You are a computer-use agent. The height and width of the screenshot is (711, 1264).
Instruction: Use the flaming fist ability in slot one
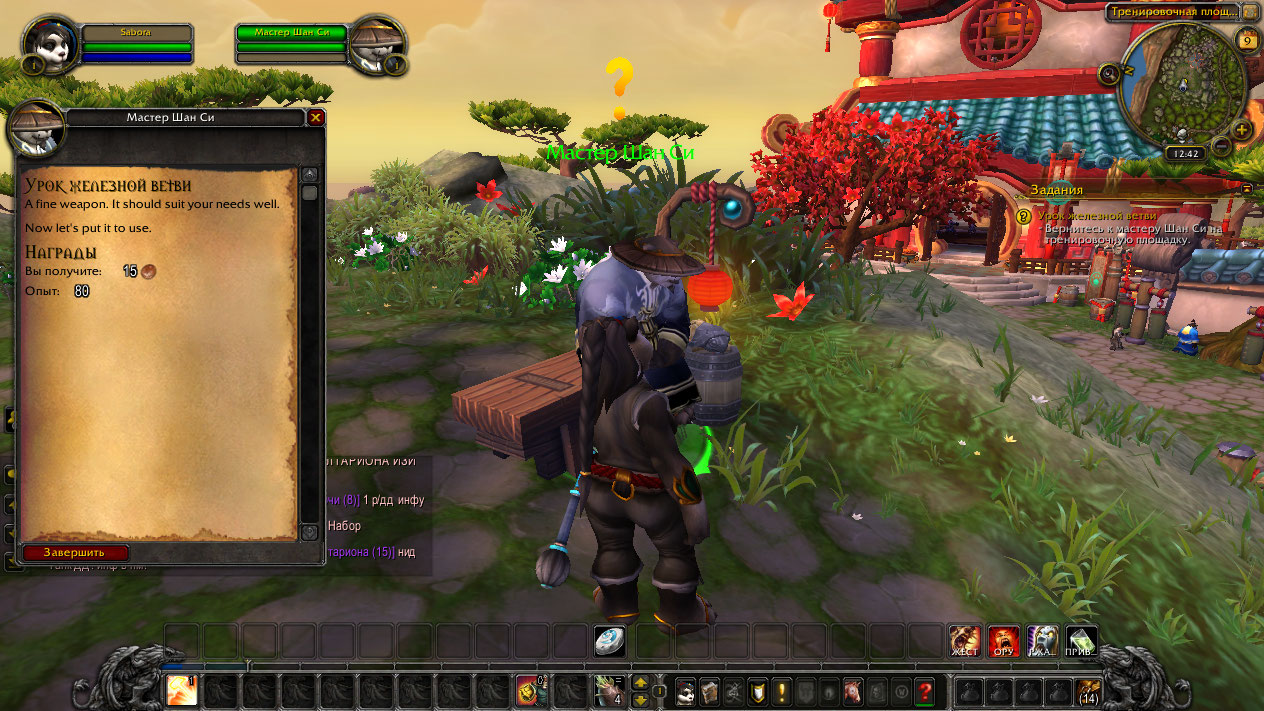(x=182, y=690)
